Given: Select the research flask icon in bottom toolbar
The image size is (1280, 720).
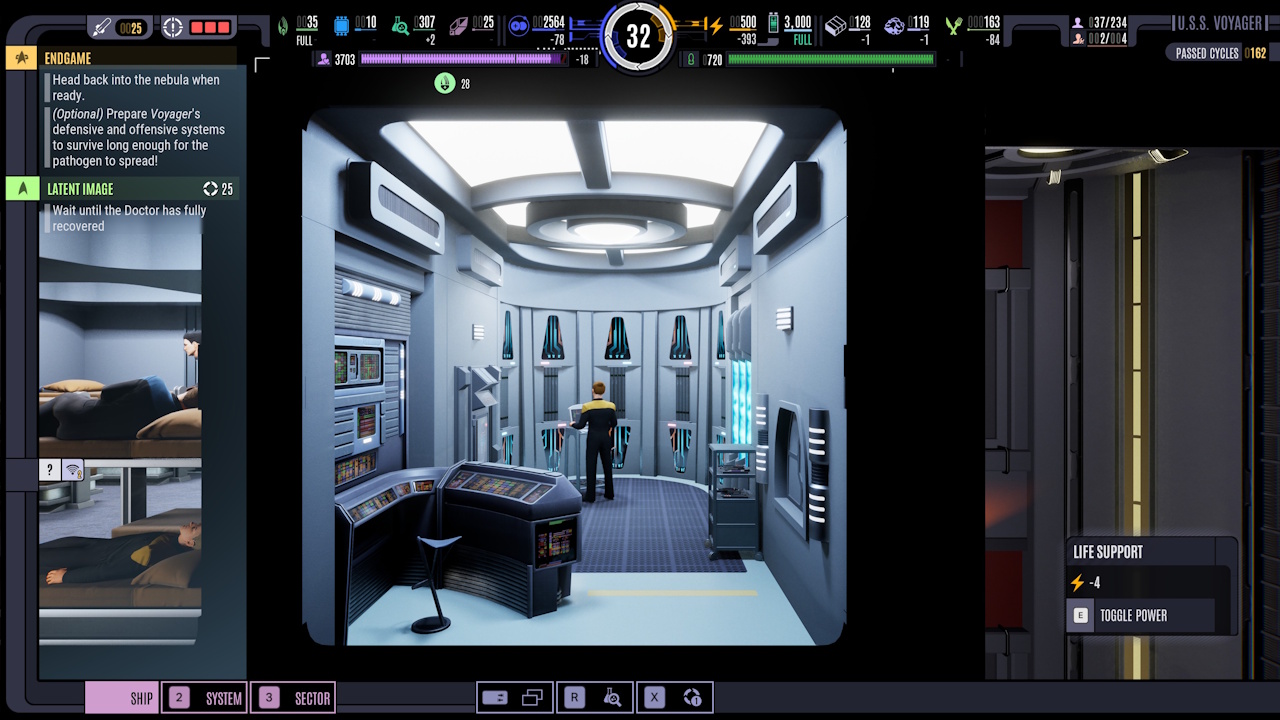Looking at the screenshot, I should 613,697.
